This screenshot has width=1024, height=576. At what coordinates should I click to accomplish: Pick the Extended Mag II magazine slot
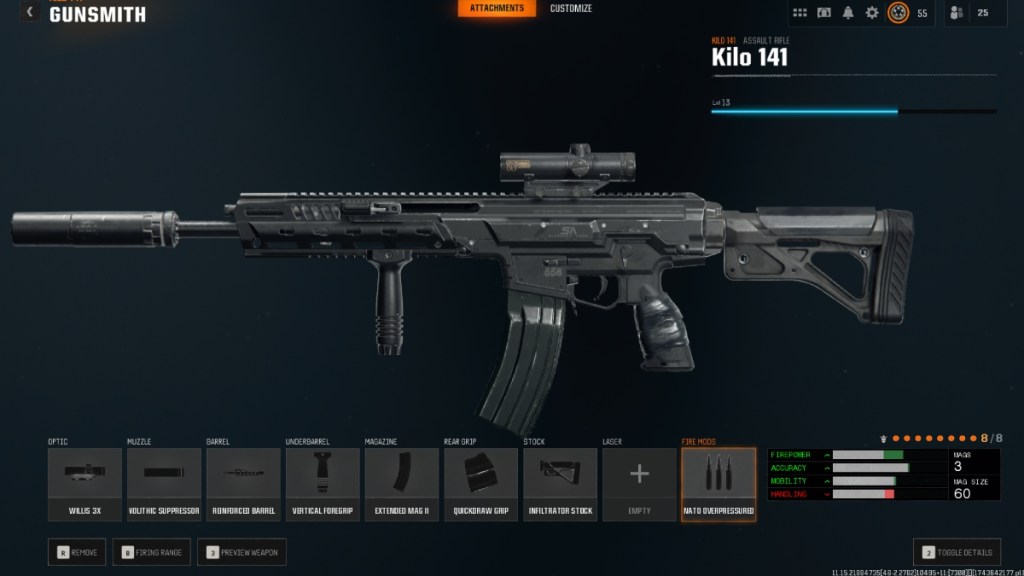coord(401,484)
